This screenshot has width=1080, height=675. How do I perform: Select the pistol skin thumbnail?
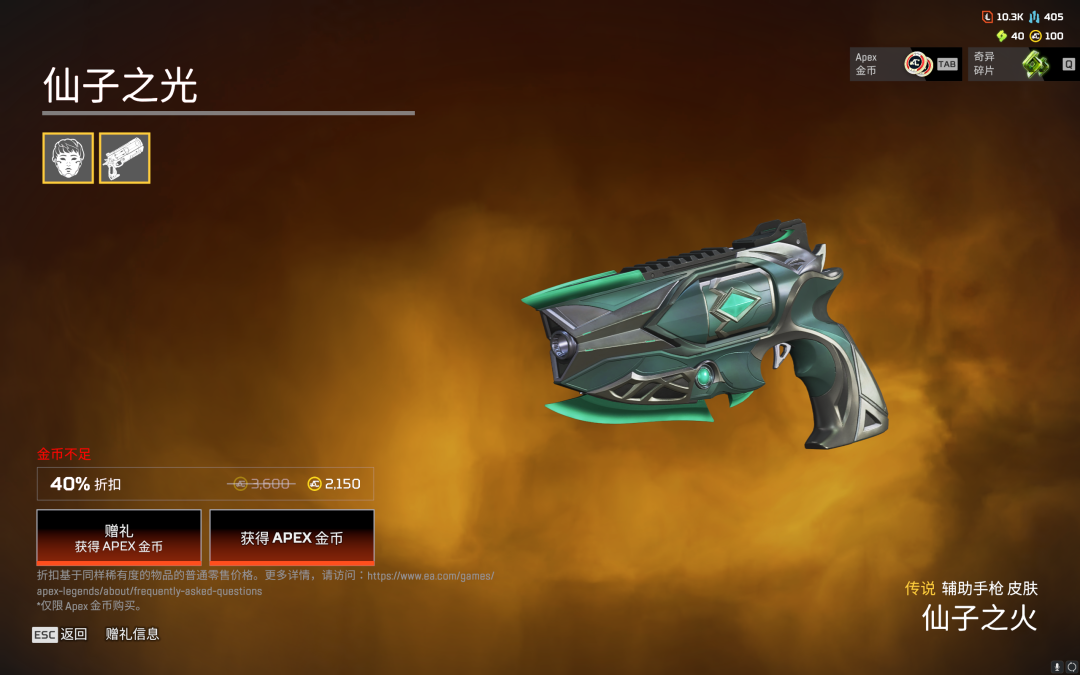point(125,158)
